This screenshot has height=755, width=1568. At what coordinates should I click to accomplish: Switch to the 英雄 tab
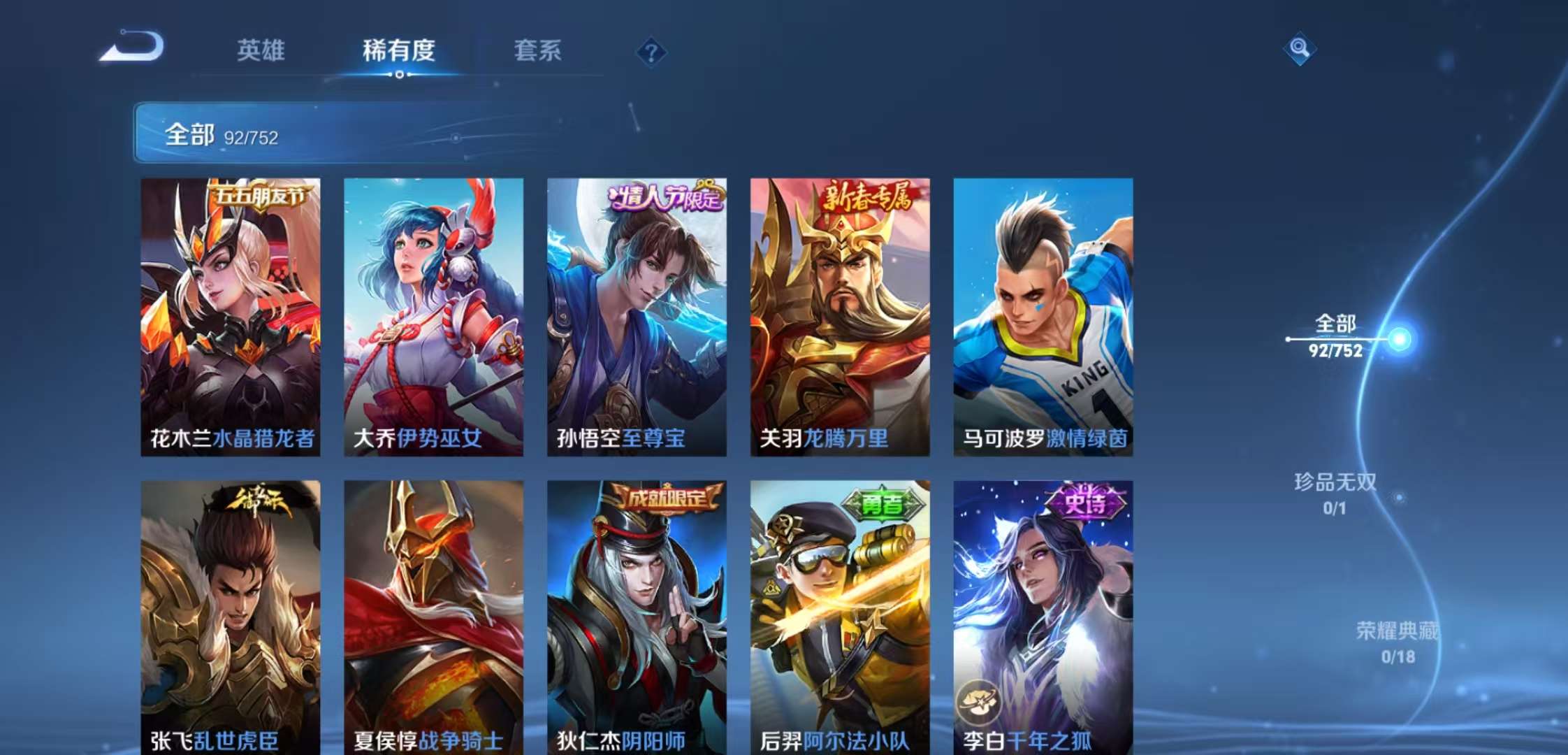[x=262, y=50]
